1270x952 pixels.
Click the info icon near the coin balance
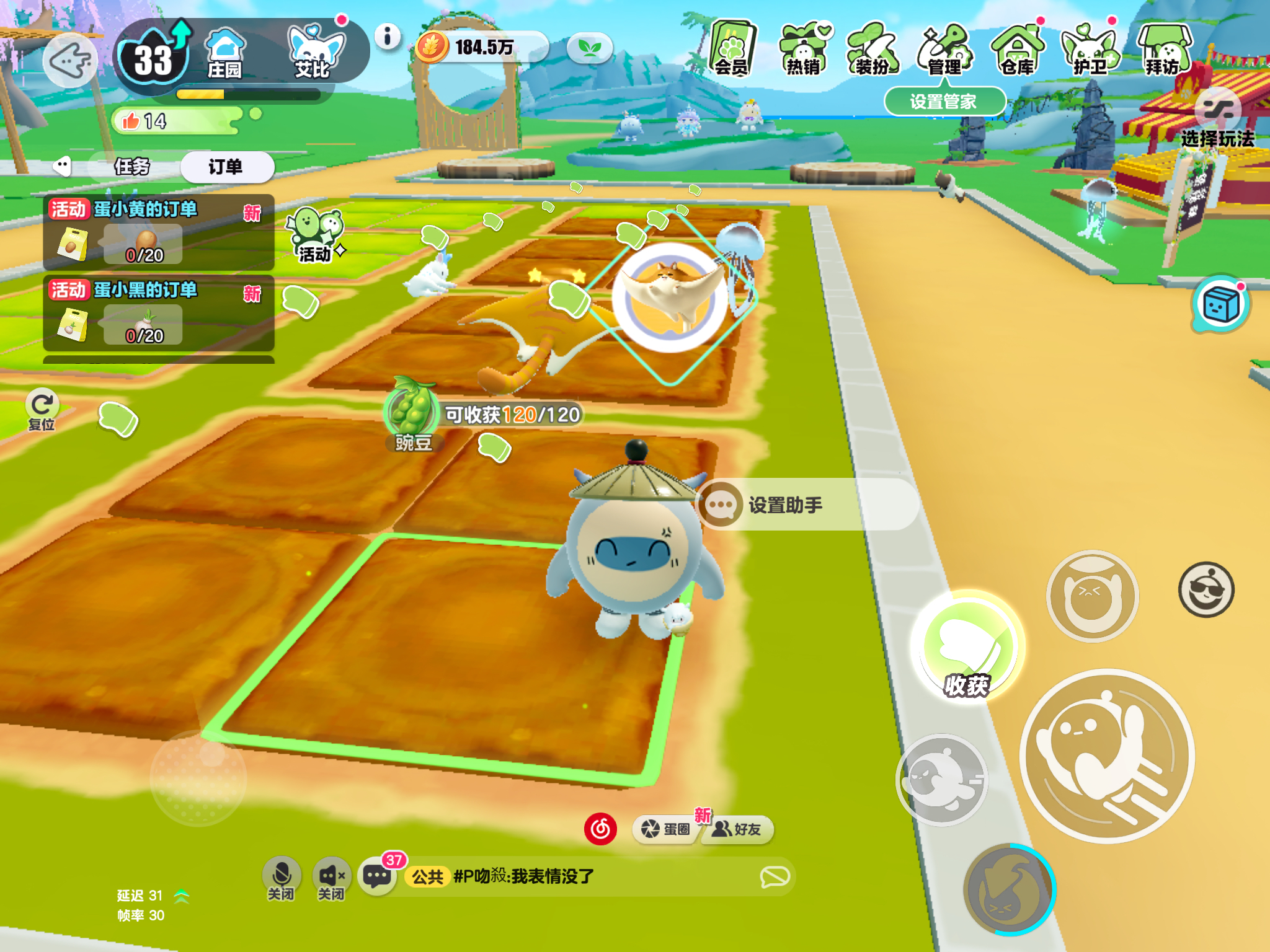click(x=388, y=37)
